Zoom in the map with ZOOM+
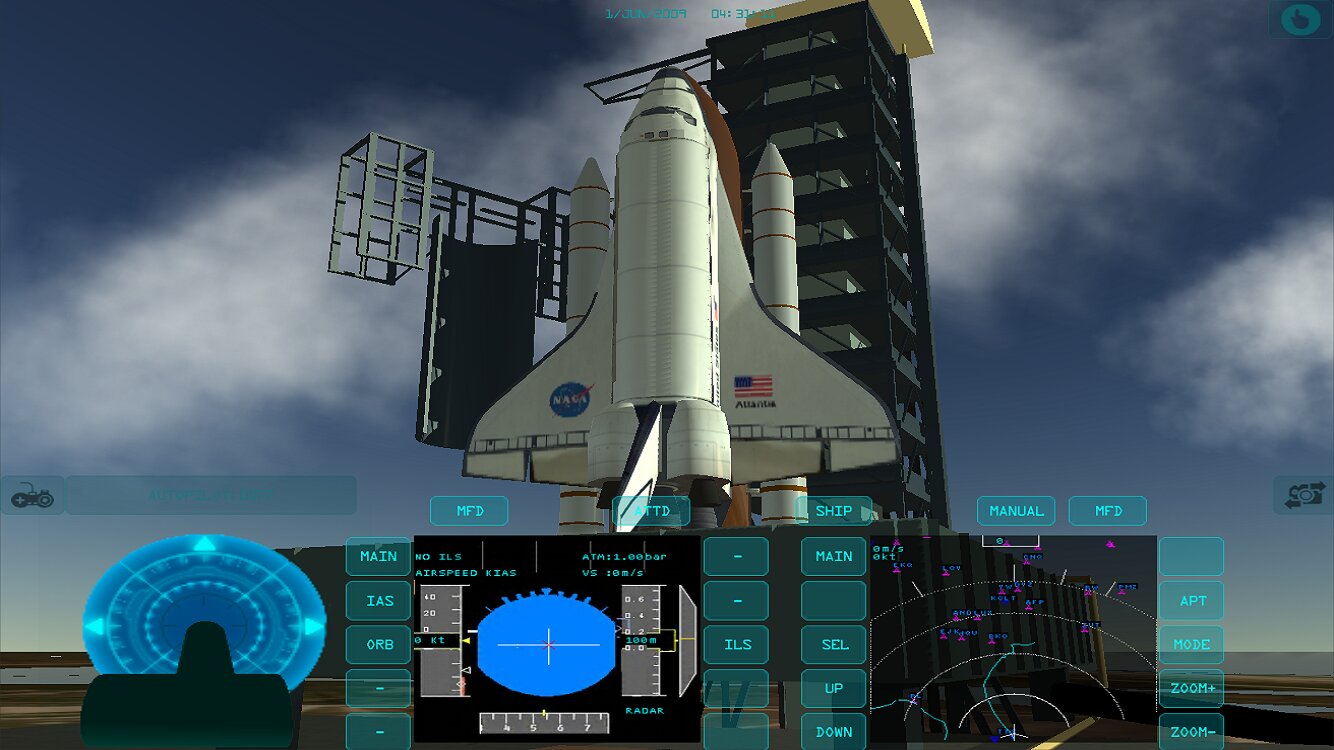 pyautogui.click(x=1192, y=689)
